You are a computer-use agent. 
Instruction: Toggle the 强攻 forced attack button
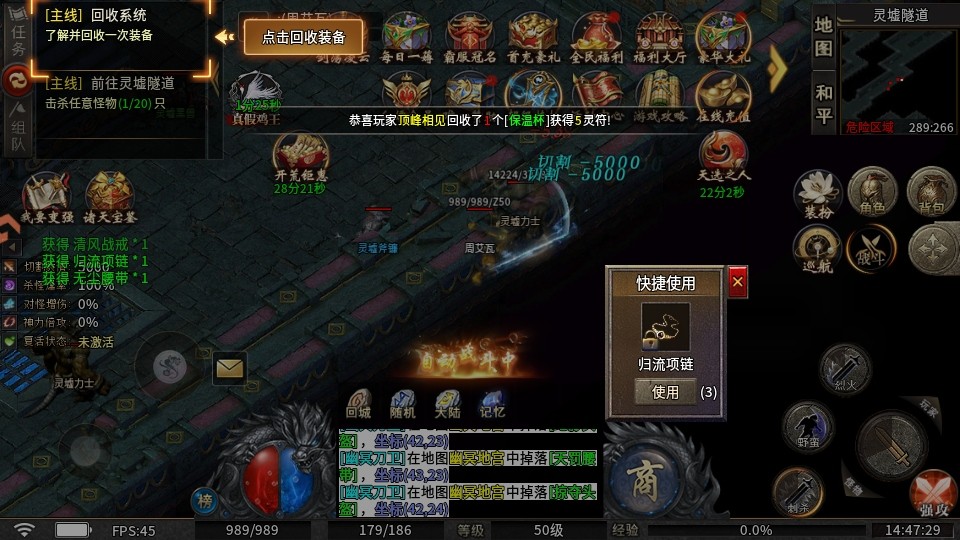click(933, 494)
